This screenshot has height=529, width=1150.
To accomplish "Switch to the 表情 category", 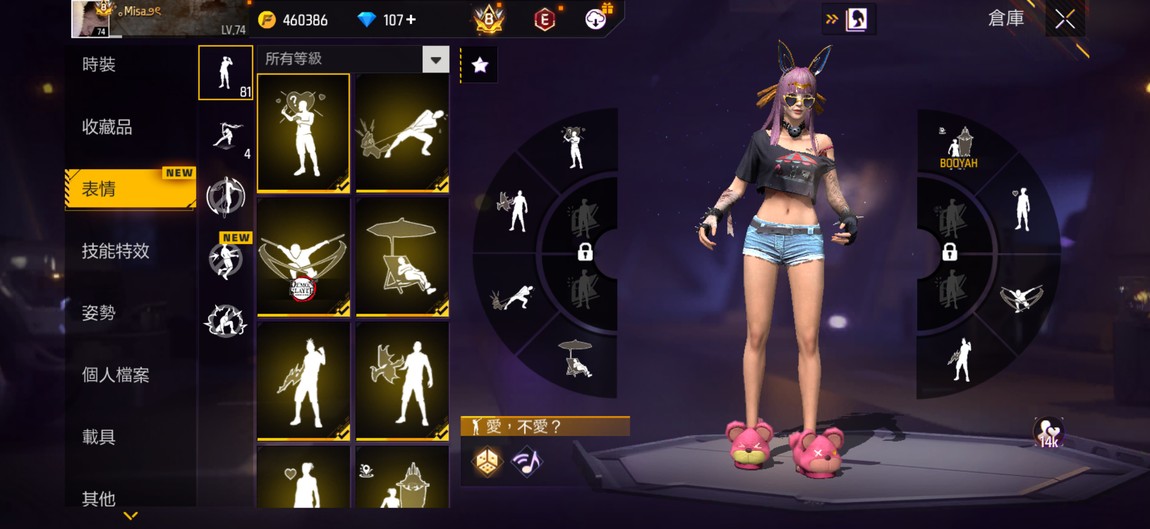I will click(x=99, y=189).
